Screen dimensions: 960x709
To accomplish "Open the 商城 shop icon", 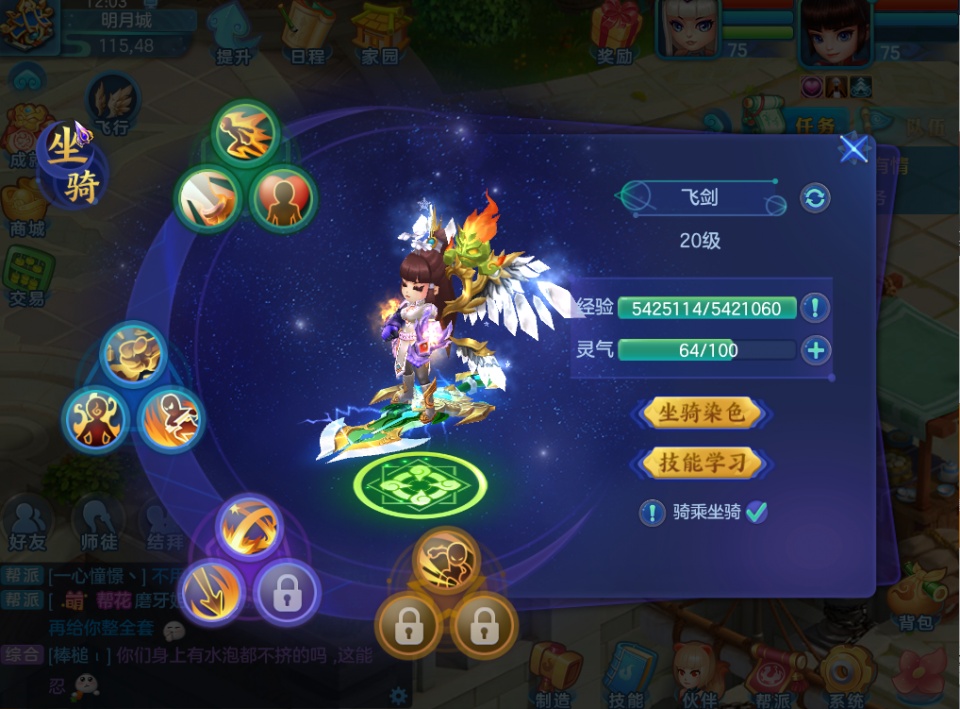I will [26, 207].
